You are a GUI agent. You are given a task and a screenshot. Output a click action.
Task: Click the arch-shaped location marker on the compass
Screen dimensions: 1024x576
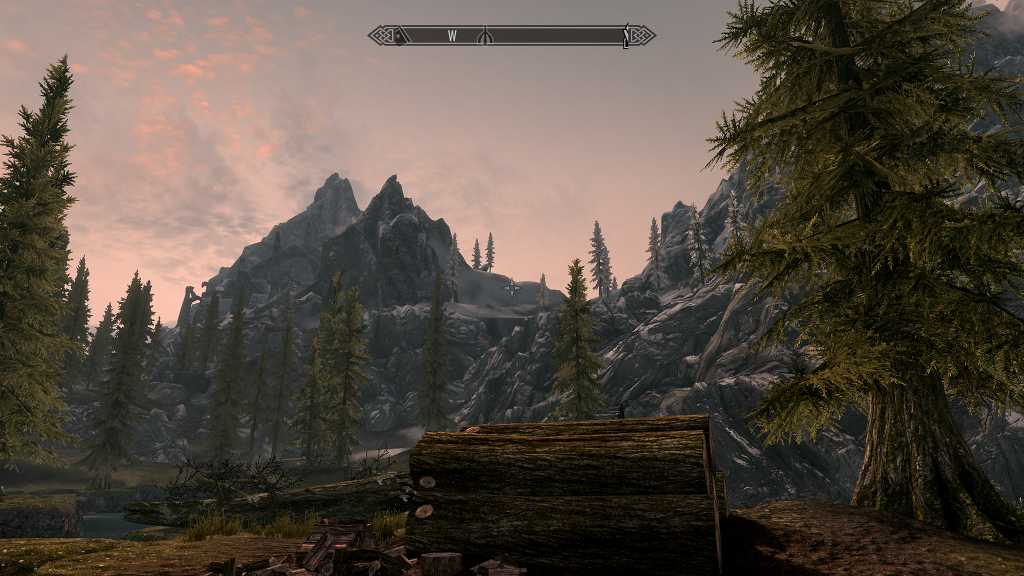click(x=484, y=36)
